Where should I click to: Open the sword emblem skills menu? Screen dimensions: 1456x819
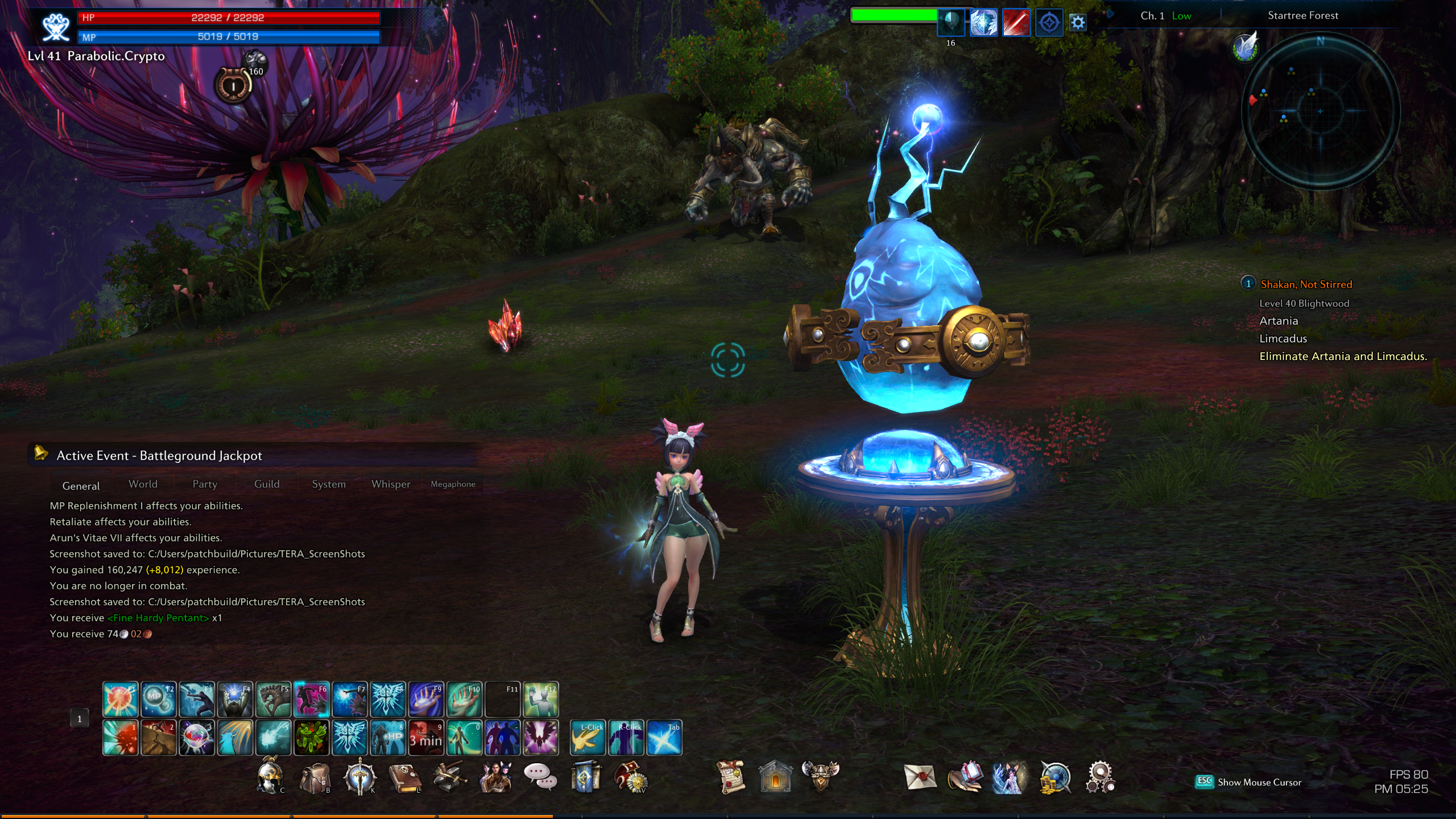point(359,777)
